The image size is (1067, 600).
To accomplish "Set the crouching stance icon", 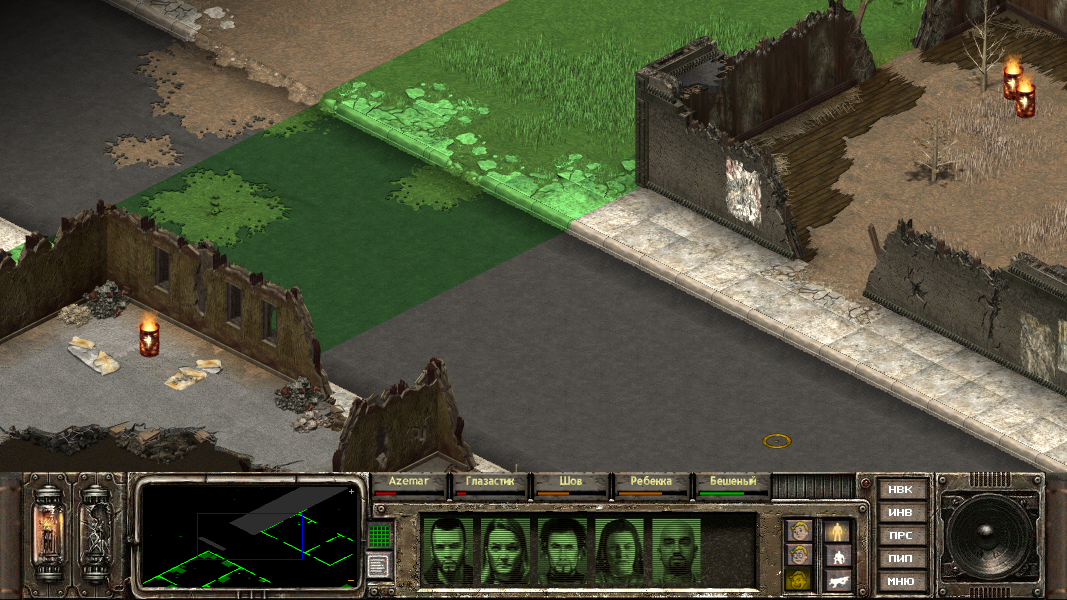I will pyautogui.click(x=837, y=555).
